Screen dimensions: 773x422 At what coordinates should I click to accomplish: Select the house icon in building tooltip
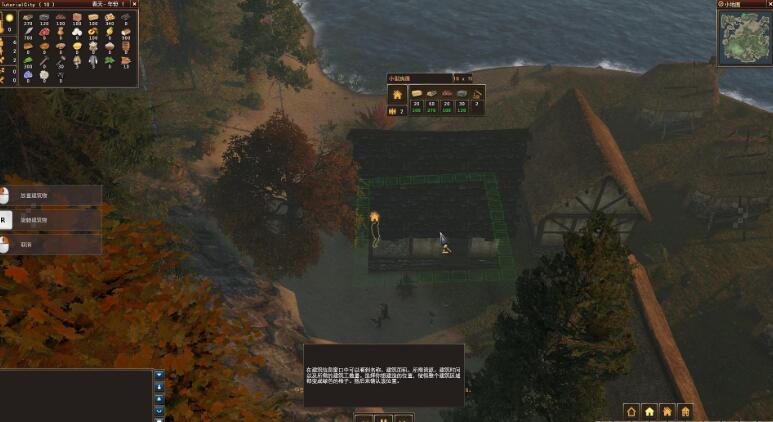pos(397,95)
